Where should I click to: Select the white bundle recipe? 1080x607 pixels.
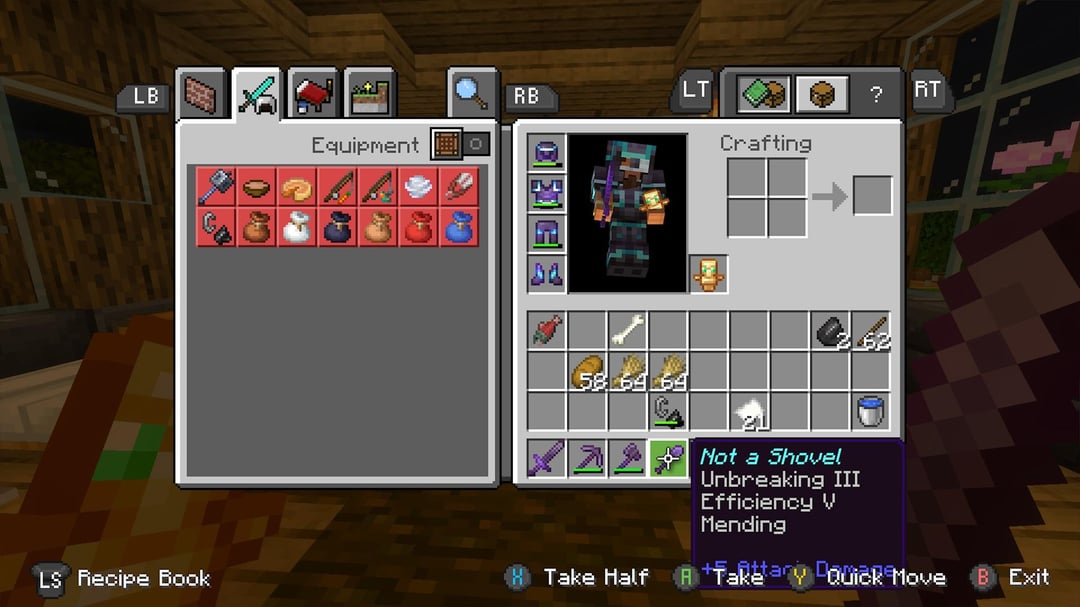coord(297,227)
